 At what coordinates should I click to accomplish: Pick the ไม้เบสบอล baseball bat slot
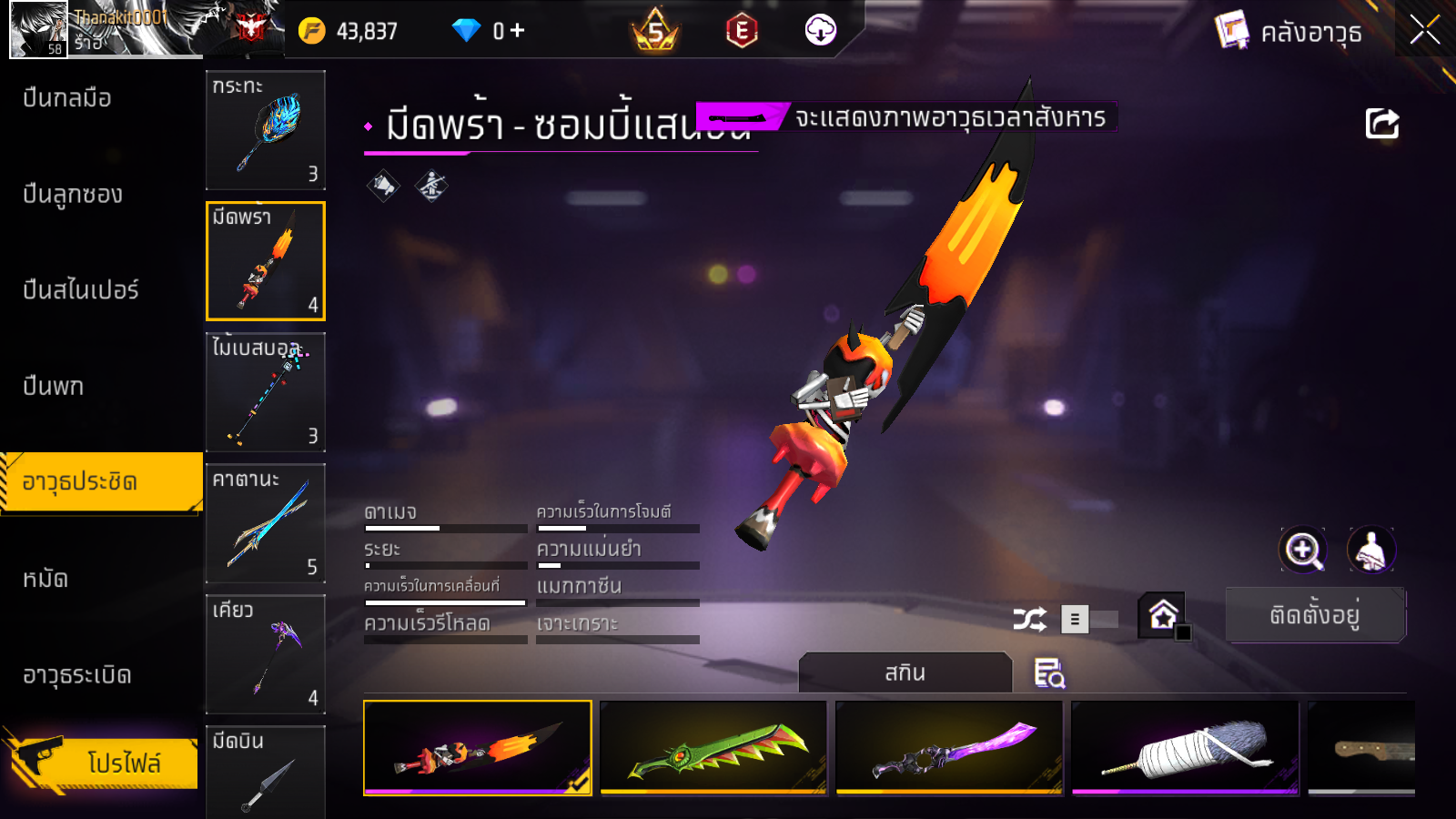point(266,392)
